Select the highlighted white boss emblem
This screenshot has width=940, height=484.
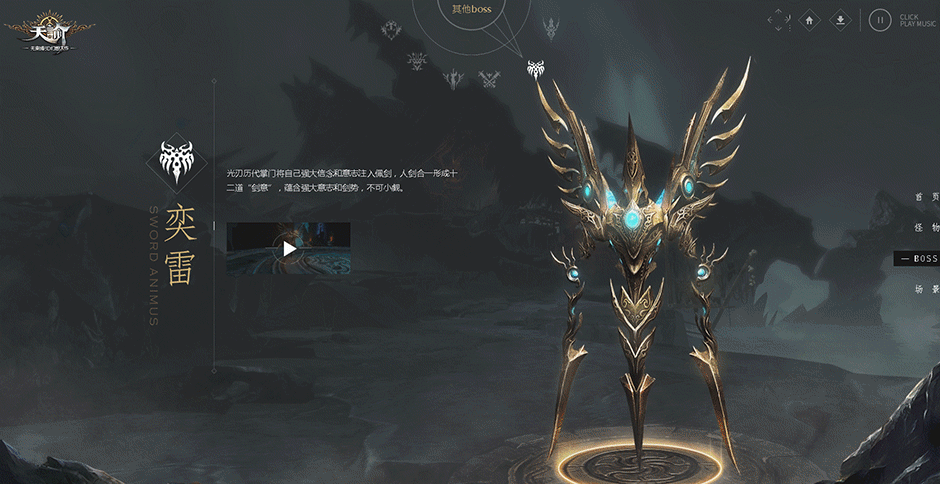coord(536,69)
